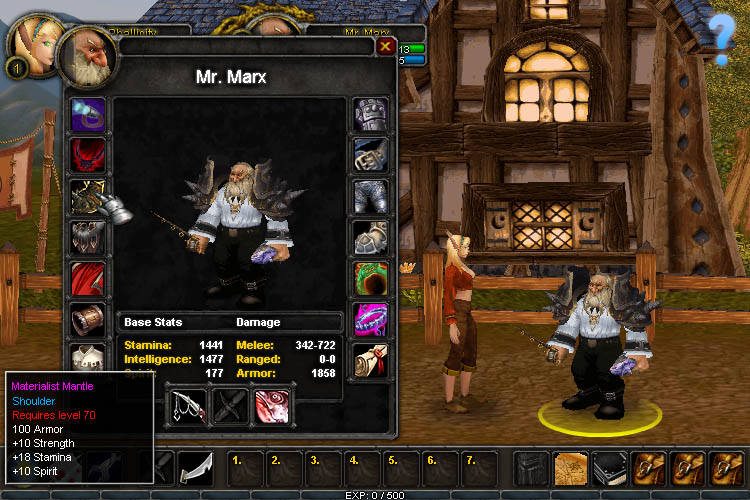Close the Mr. Marx character window
This screenshot has height=500, width=750.
click(x=385, y=46)
